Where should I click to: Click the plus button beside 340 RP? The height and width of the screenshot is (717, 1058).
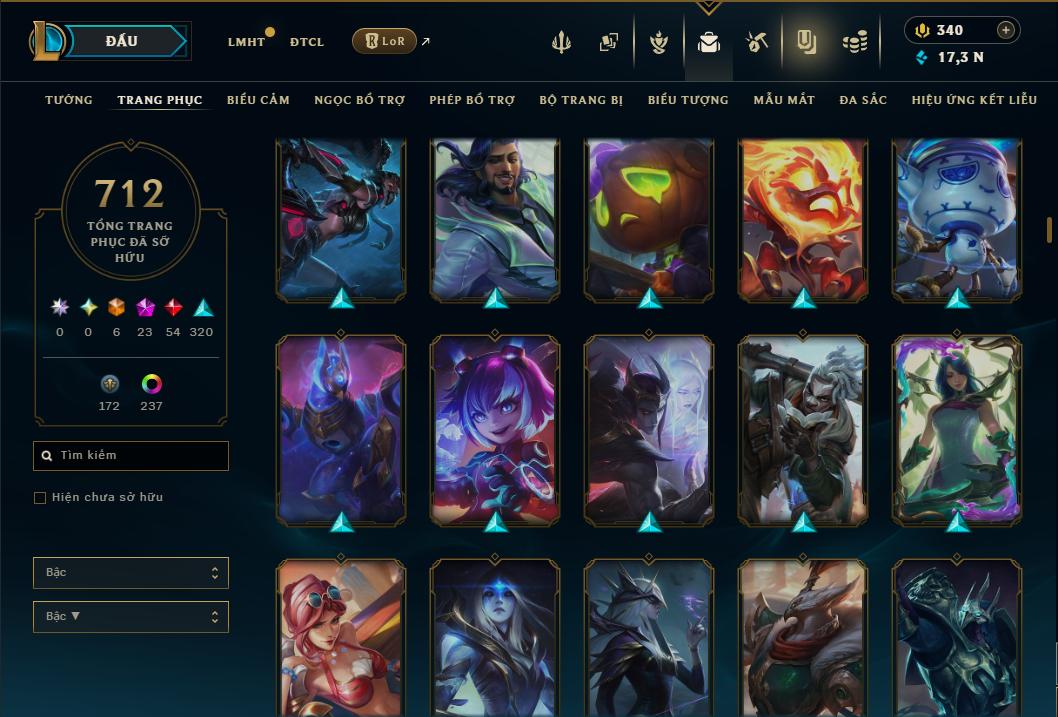(1005, 30)
